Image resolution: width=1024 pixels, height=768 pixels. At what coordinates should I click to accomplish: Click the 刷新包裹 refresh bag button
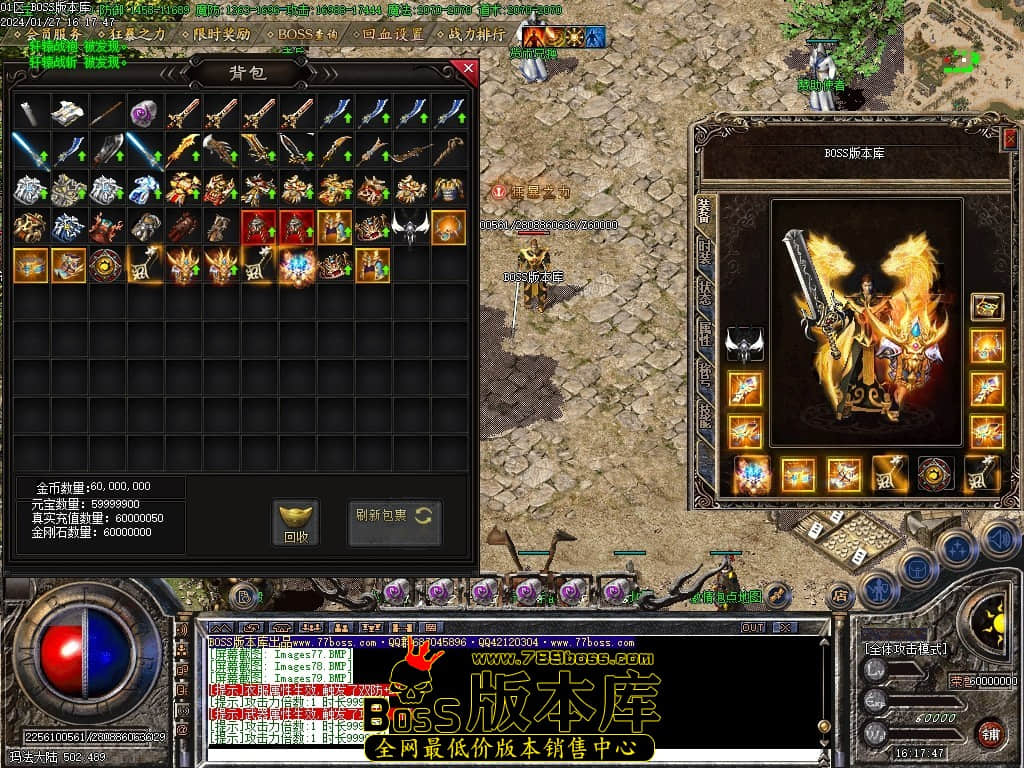[394, 516]
